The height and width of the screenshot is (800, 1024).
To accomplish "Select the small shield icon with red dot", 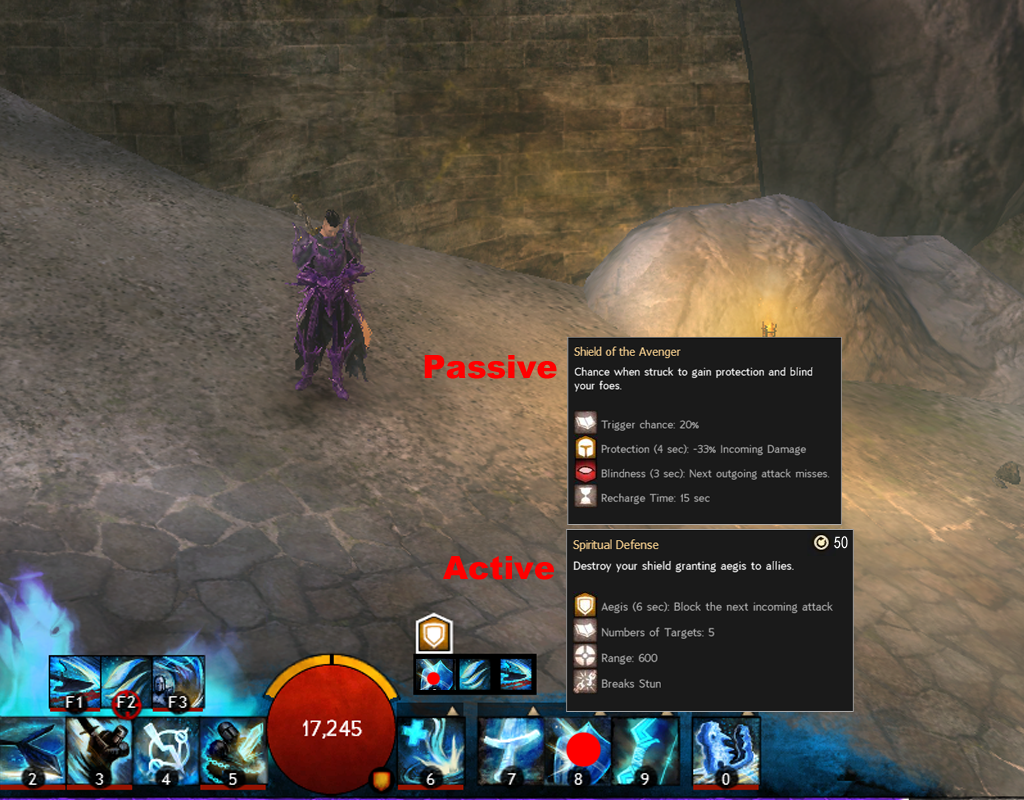I will pyautogui.click(x=435, y=674).
